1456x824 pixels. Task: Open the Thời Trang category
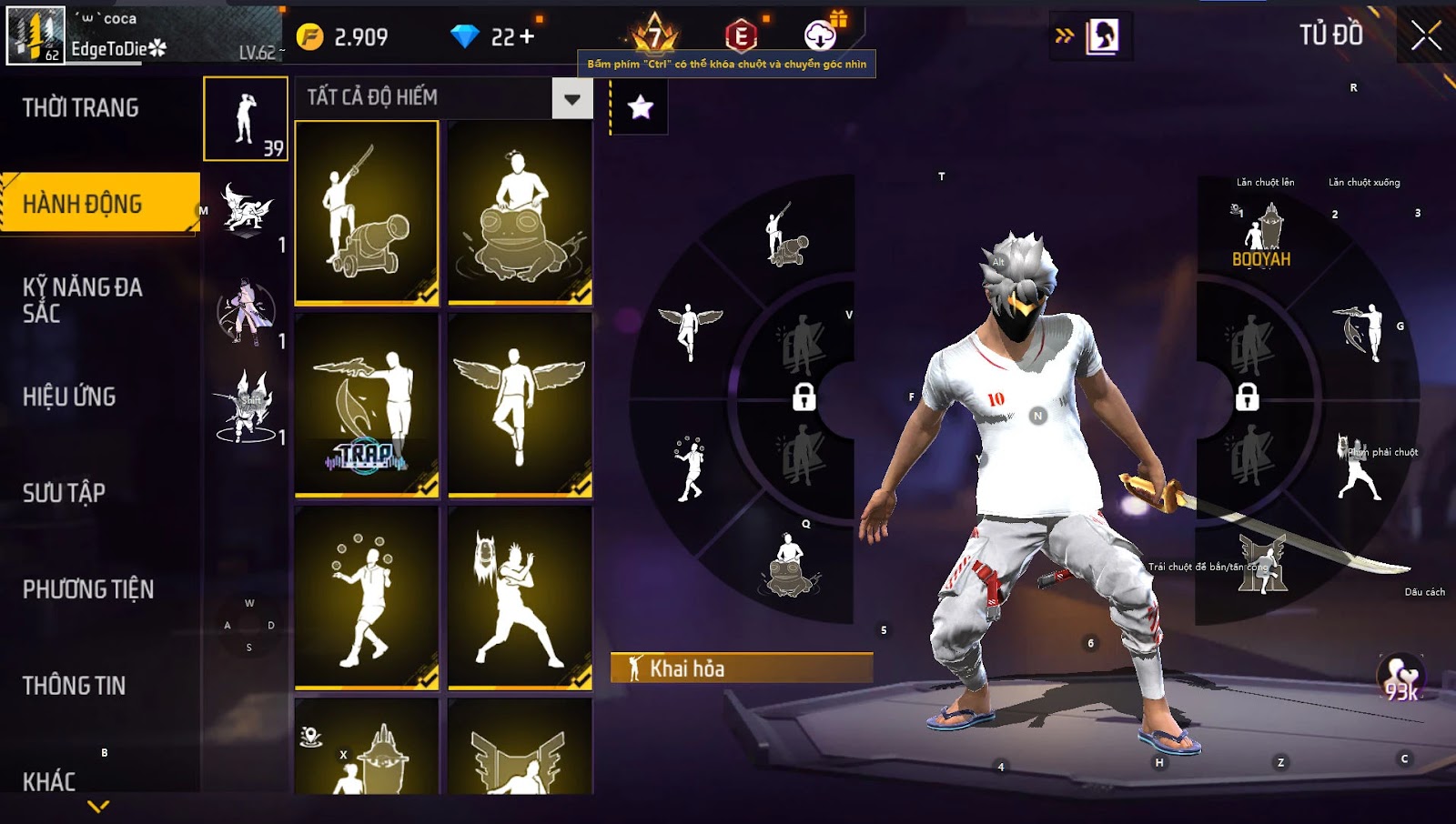point(81,108)
